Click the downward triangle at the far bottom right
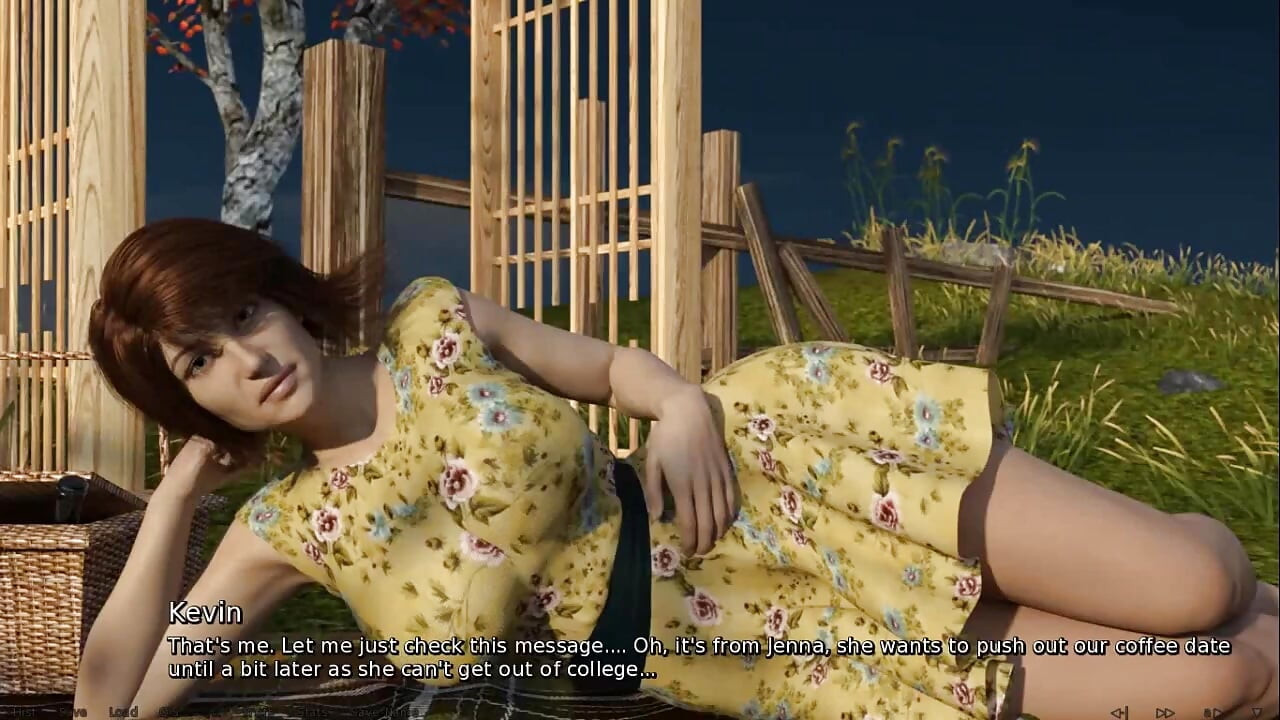The height and width of the screenshot is (720, 1280). pos(1256,711)
